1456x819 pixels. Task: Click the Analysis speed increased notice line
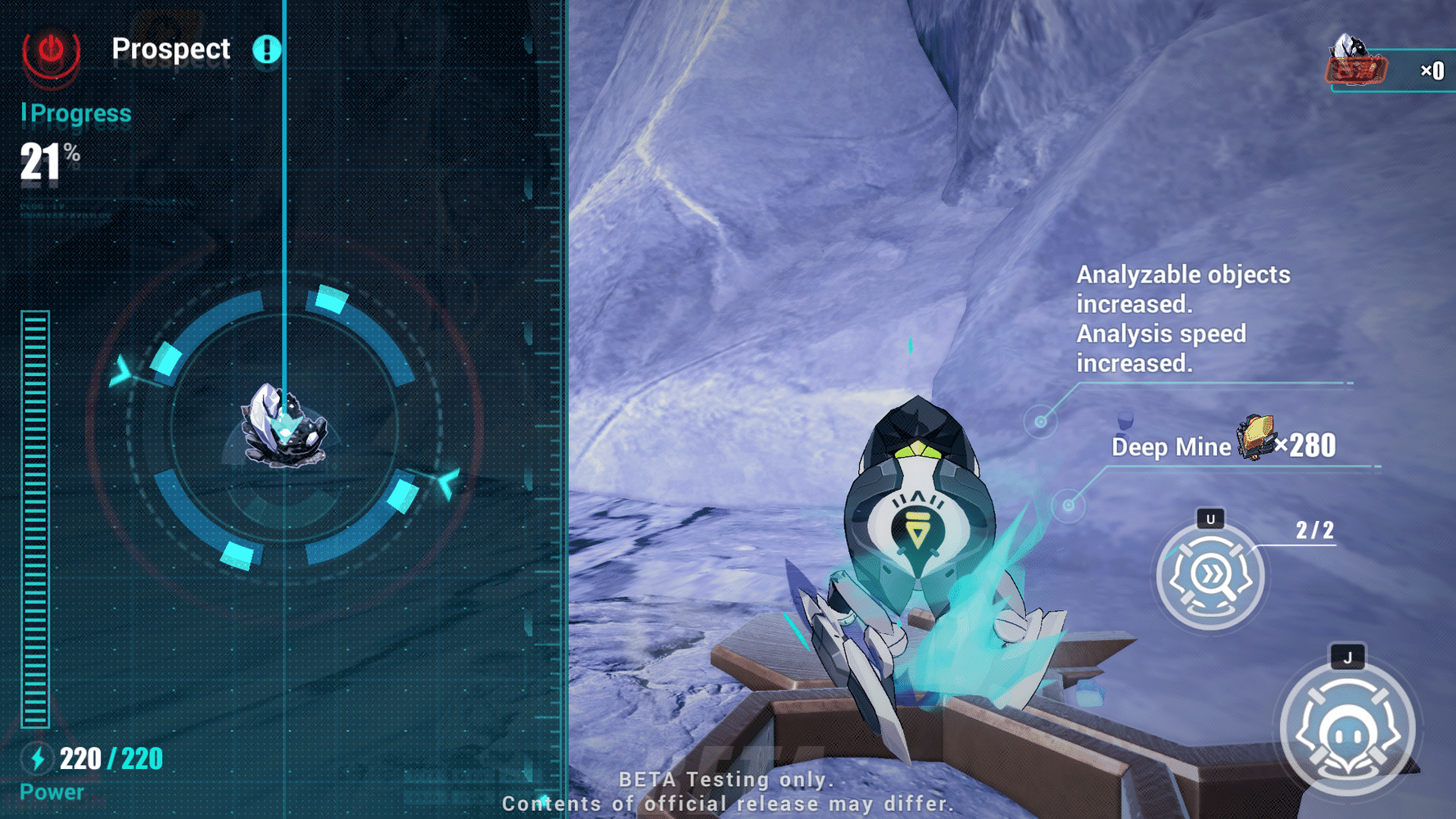pos(1160,348)
